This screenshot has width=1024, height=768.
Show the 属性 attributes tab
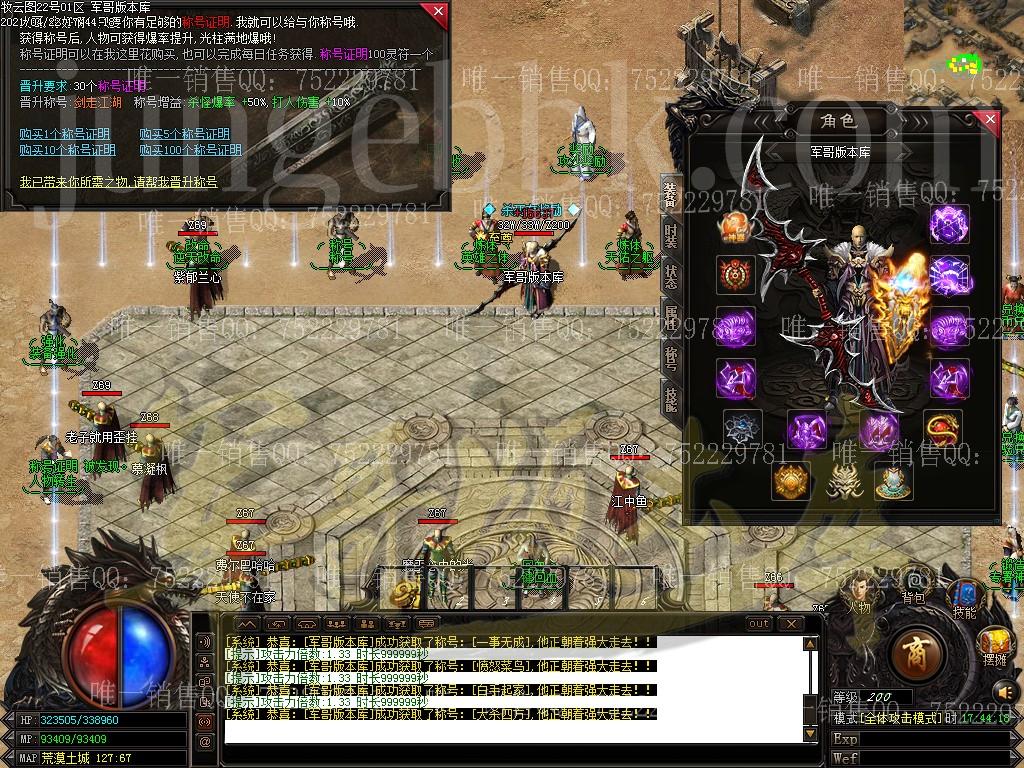(671, 318)
